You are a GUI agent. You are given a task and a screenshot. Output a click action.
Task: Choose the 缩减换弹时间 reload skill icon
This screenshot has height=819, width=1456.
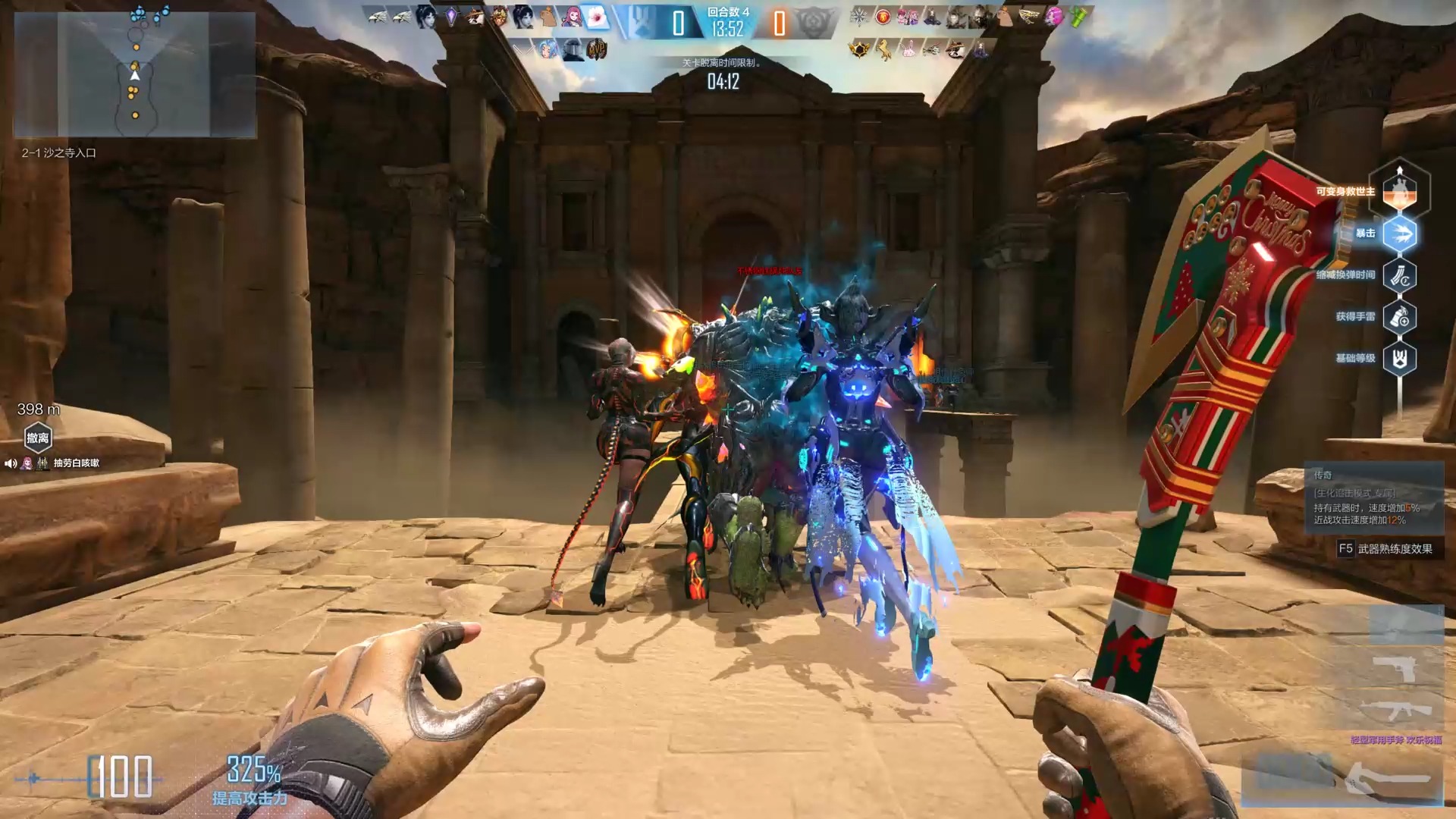1400,275
